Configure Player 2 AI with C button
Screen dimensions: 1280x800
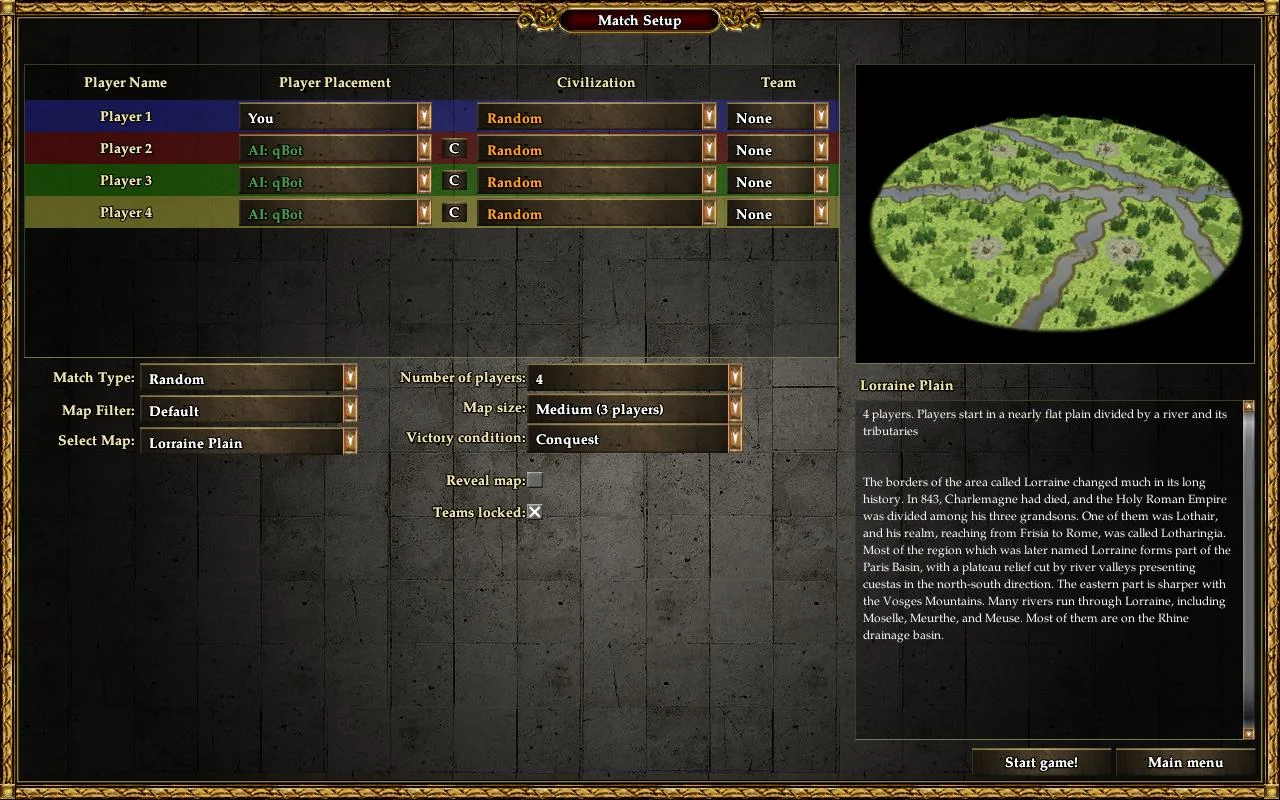(x=454, y=149)
